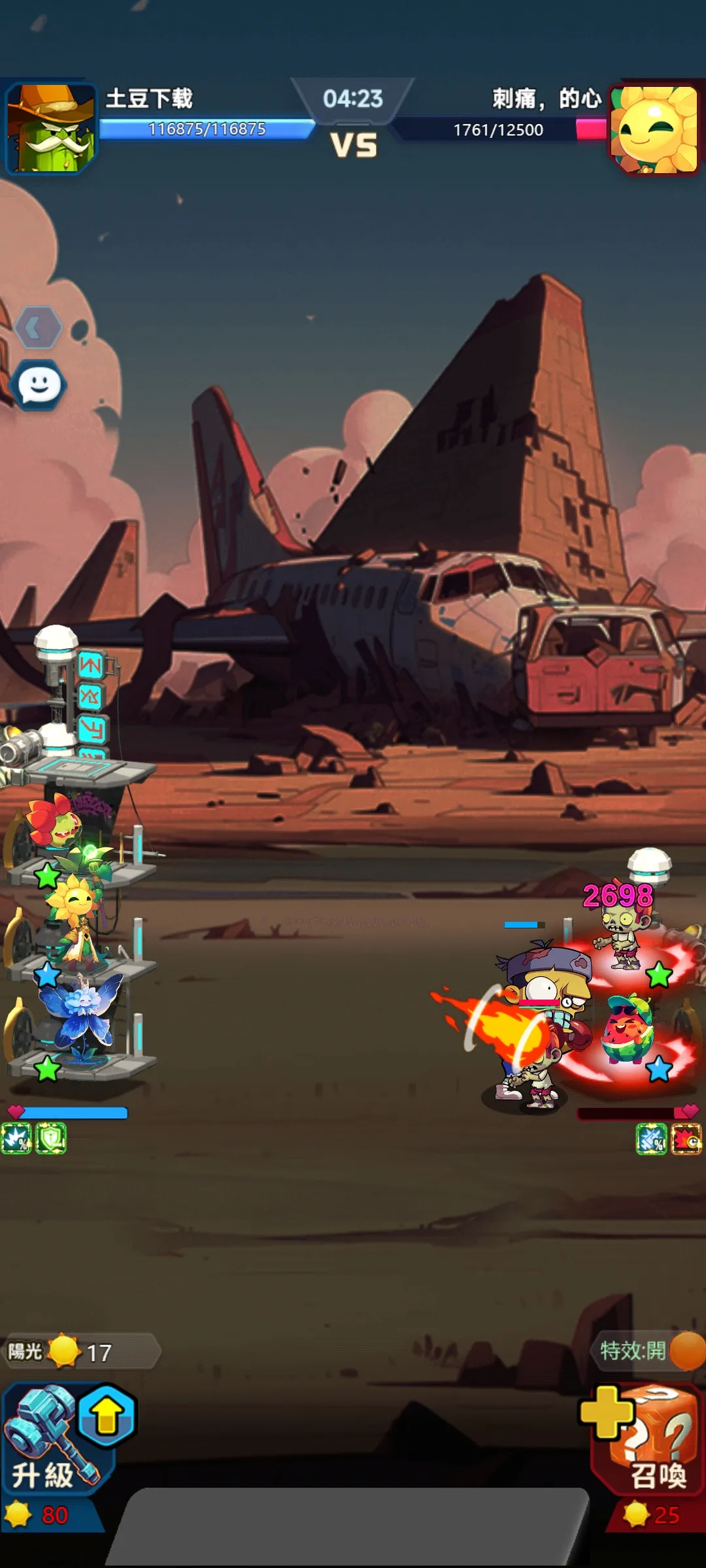Collapse the side panel with the hexagon arrow
Image resolution: width=706 pixels, height=1568 pixels.
coord(38,327)
